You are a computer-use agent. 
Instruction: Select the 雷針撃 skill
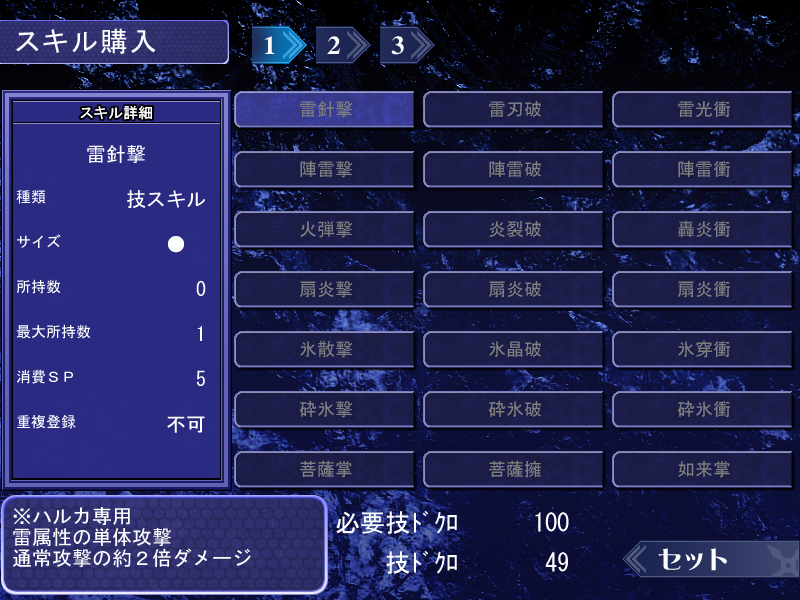click(325, 109)
